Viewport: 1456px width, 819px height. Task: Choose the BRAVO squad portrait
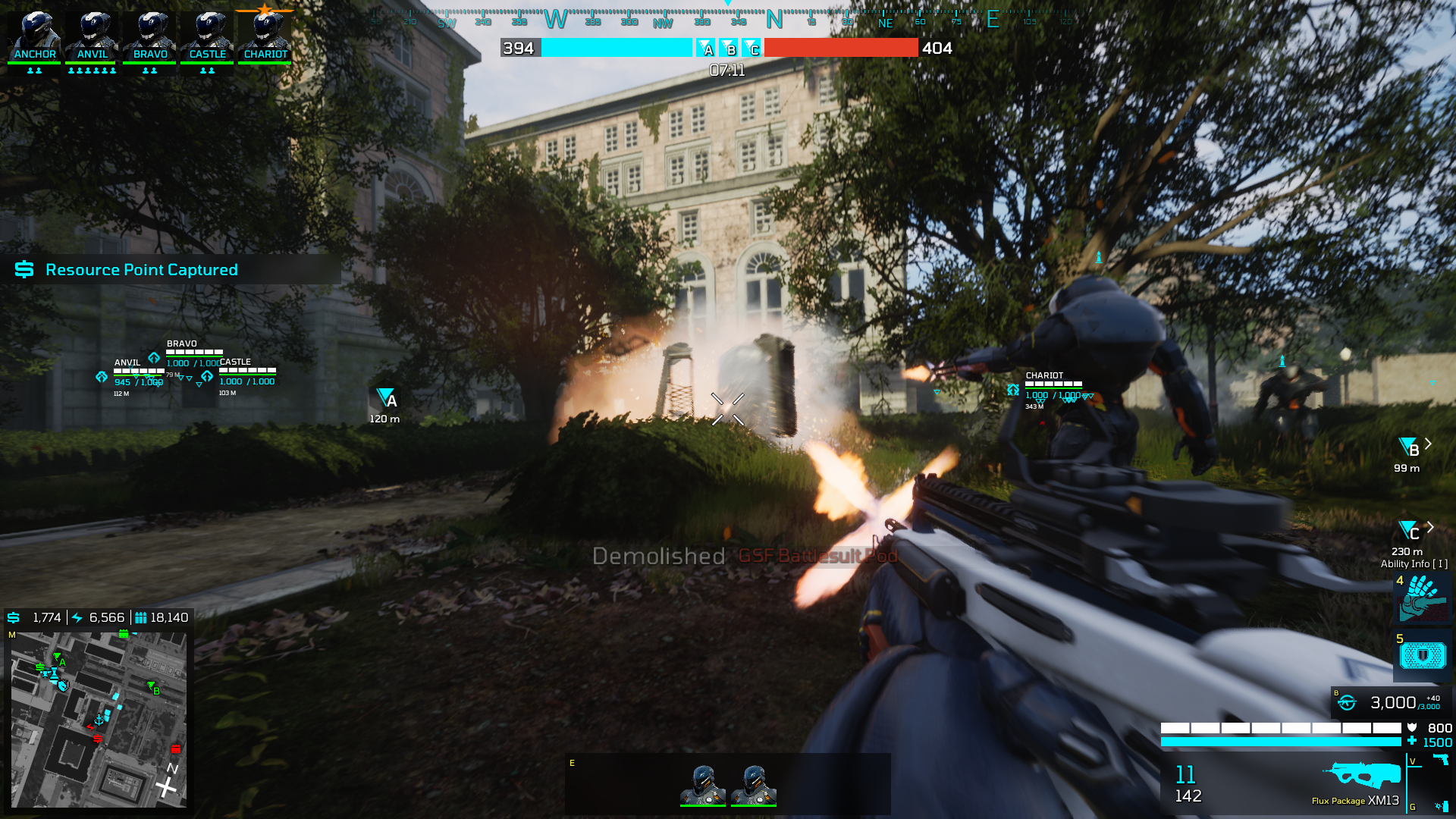tap(150, 36)
